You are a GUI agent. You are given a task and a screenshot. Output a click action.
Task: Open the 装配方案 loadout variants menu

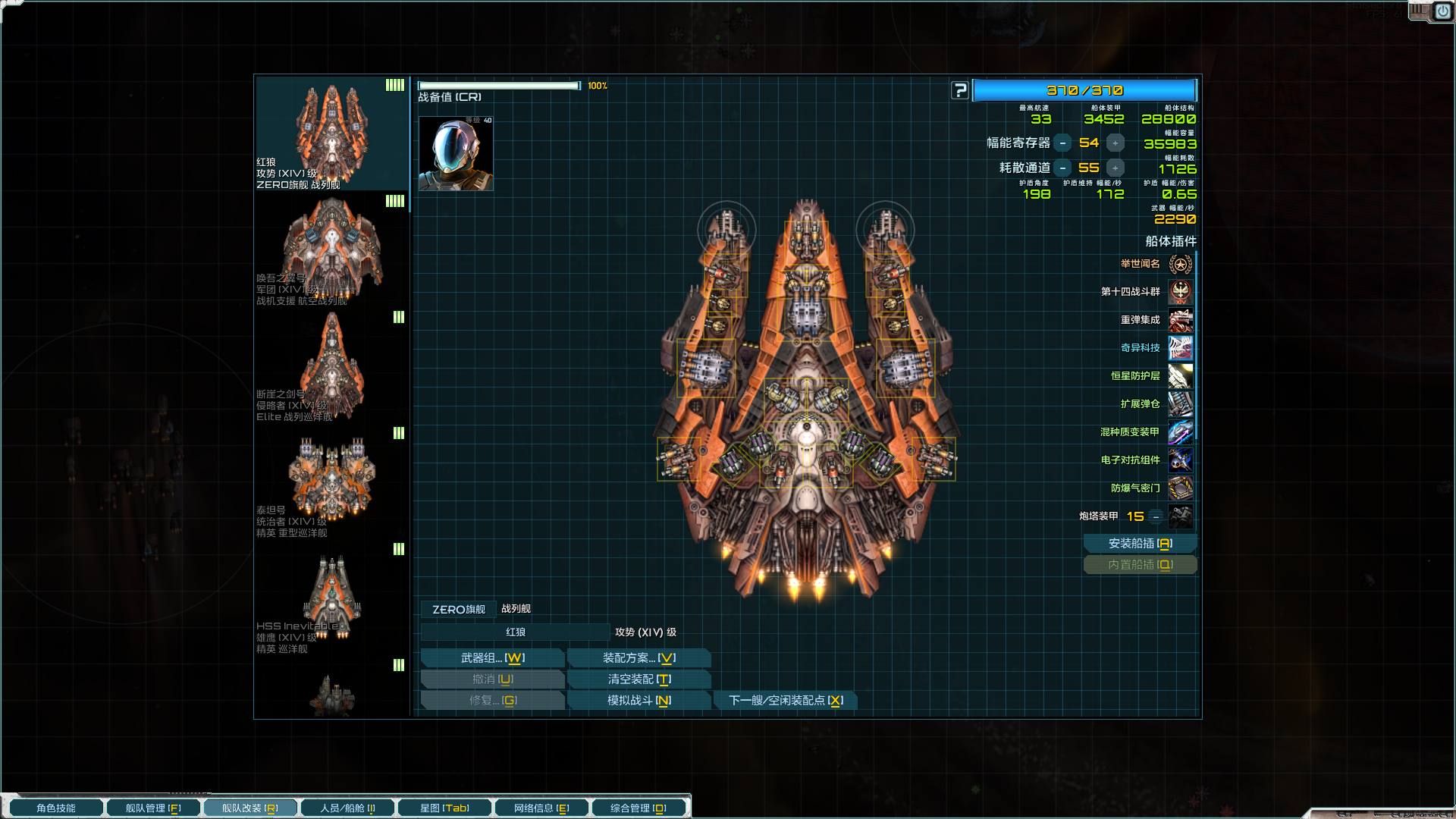pos(639,658)
